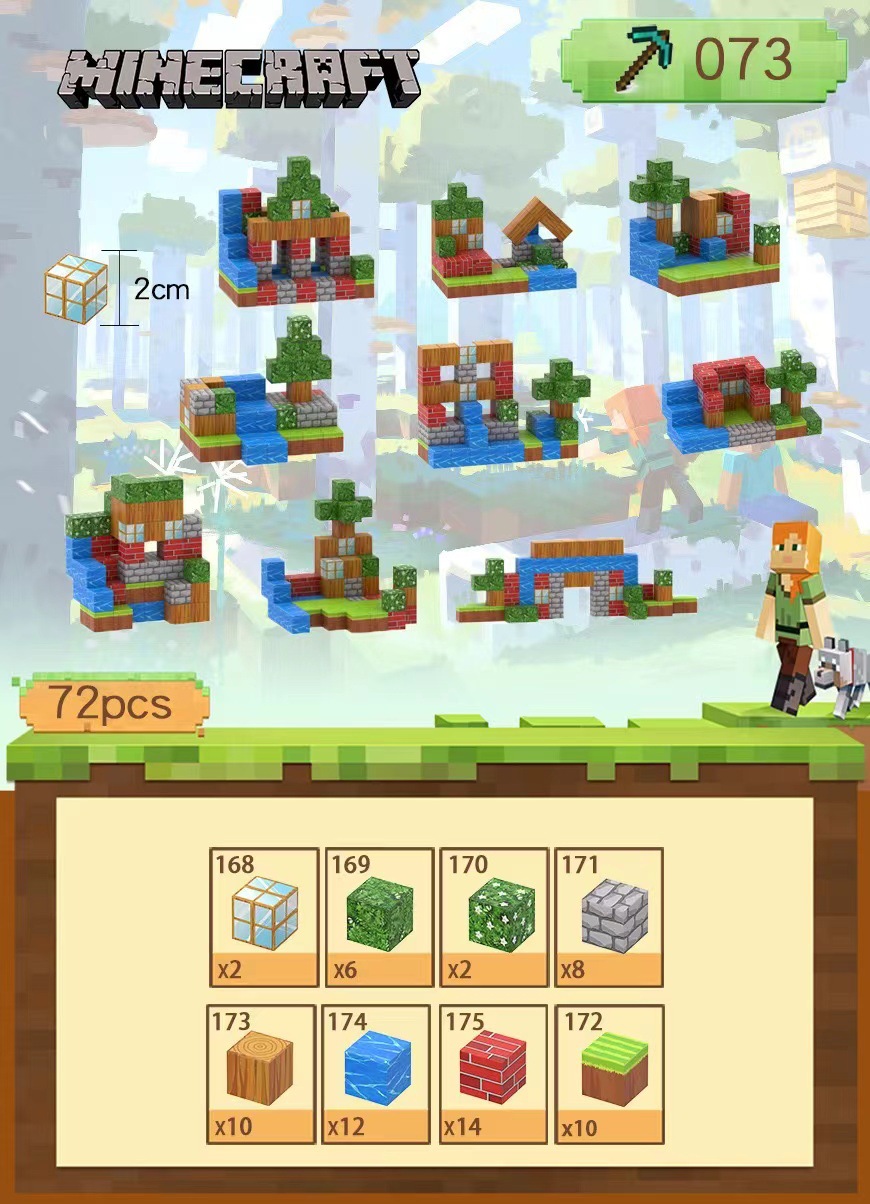870x1204 pixels.
Task: Pick the gray stone brick slot 171
Action: pyautogui.click(x=609, y=916)
